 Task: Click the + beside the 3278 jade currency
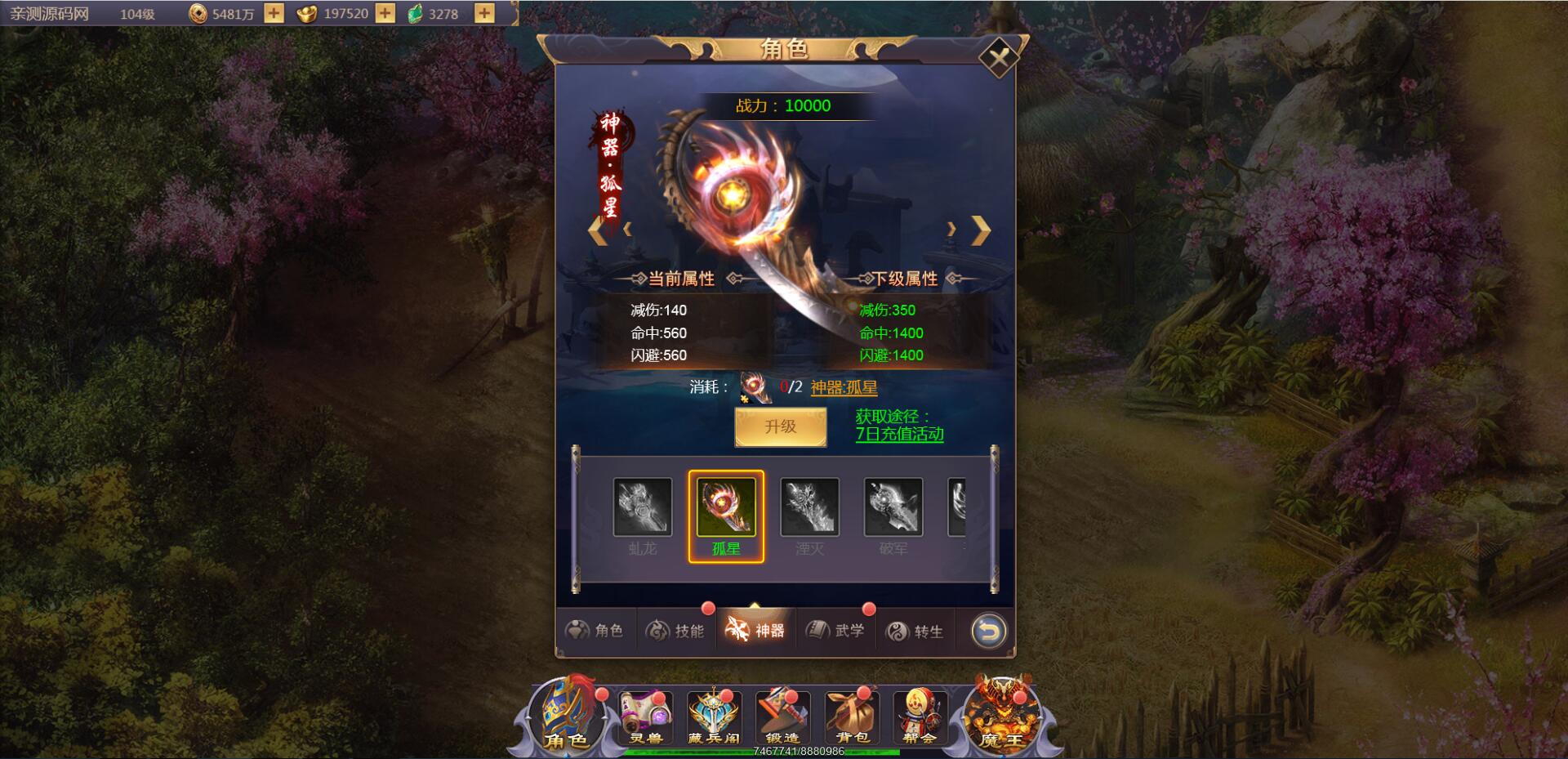(x=485, y=12)
